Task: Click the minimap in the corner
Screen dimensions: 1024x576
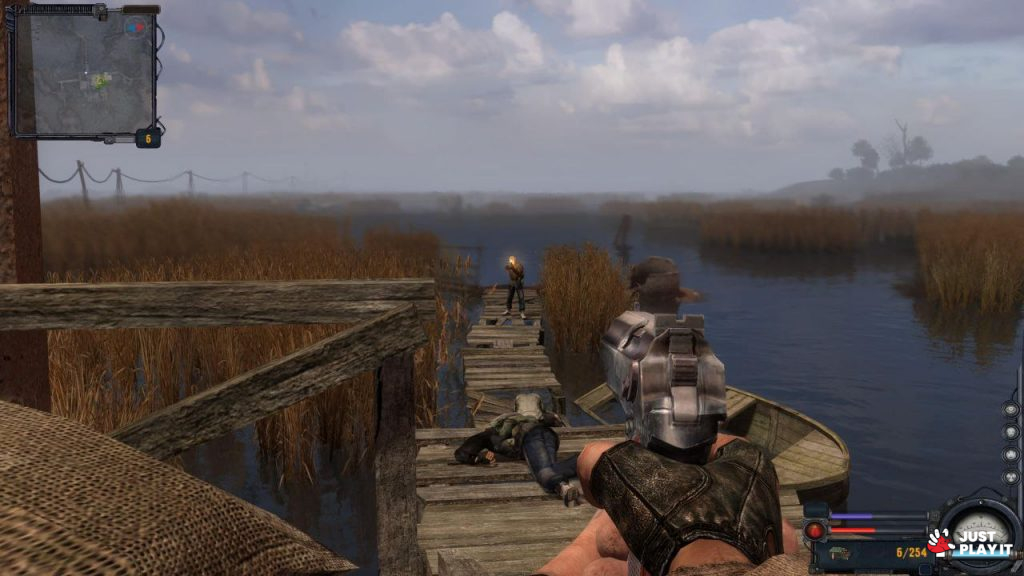Action: [x=84, y=70]
